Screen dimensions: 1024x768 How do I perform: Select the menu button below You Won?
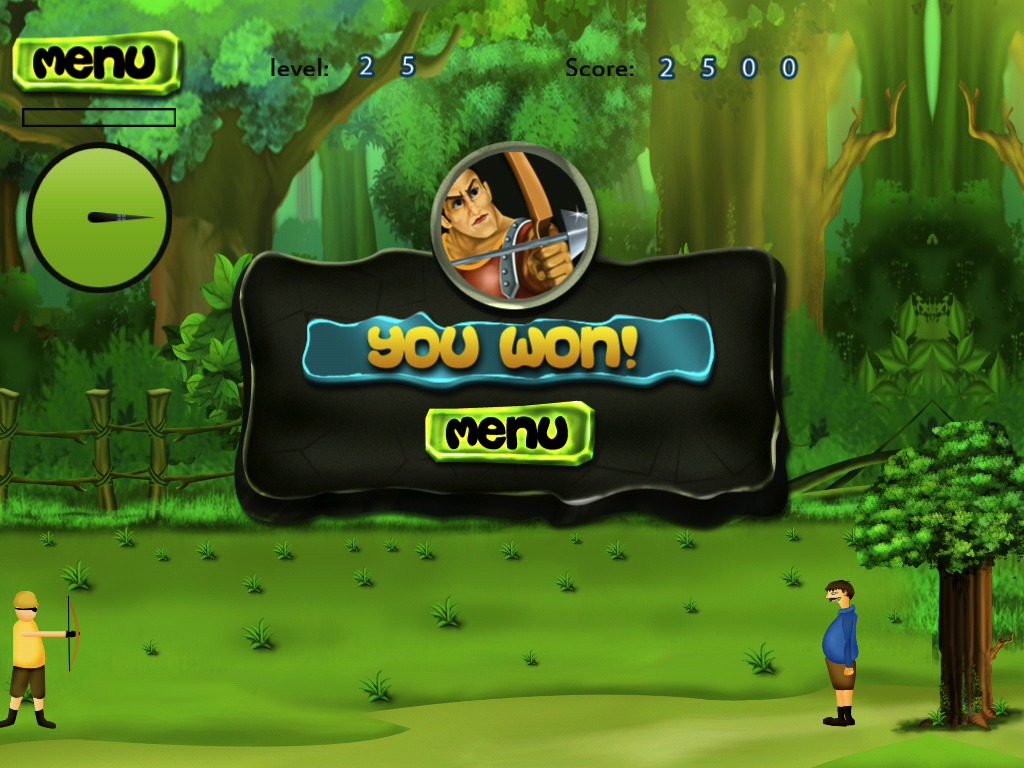pos(509,432)
